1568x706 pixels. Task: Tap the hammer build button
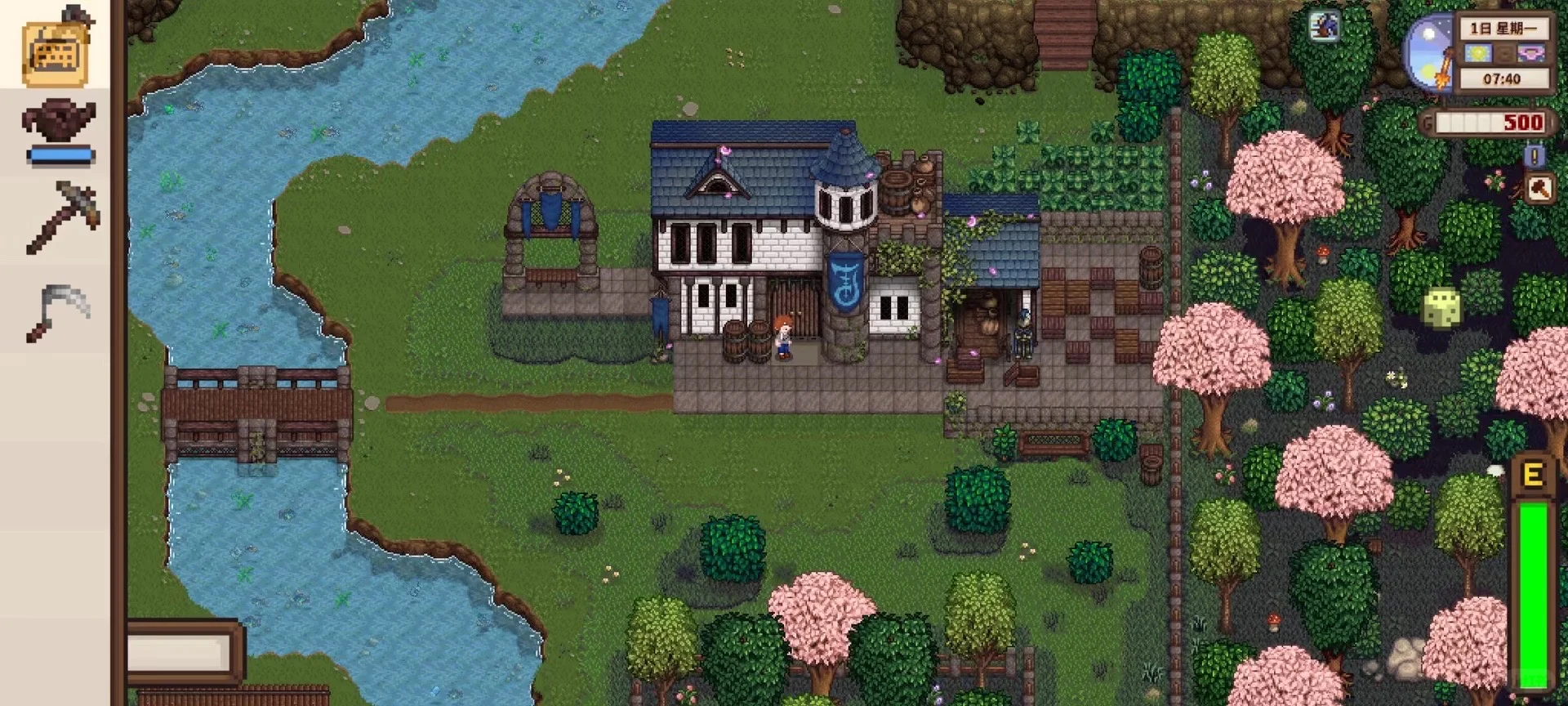tap(1539, 190)
